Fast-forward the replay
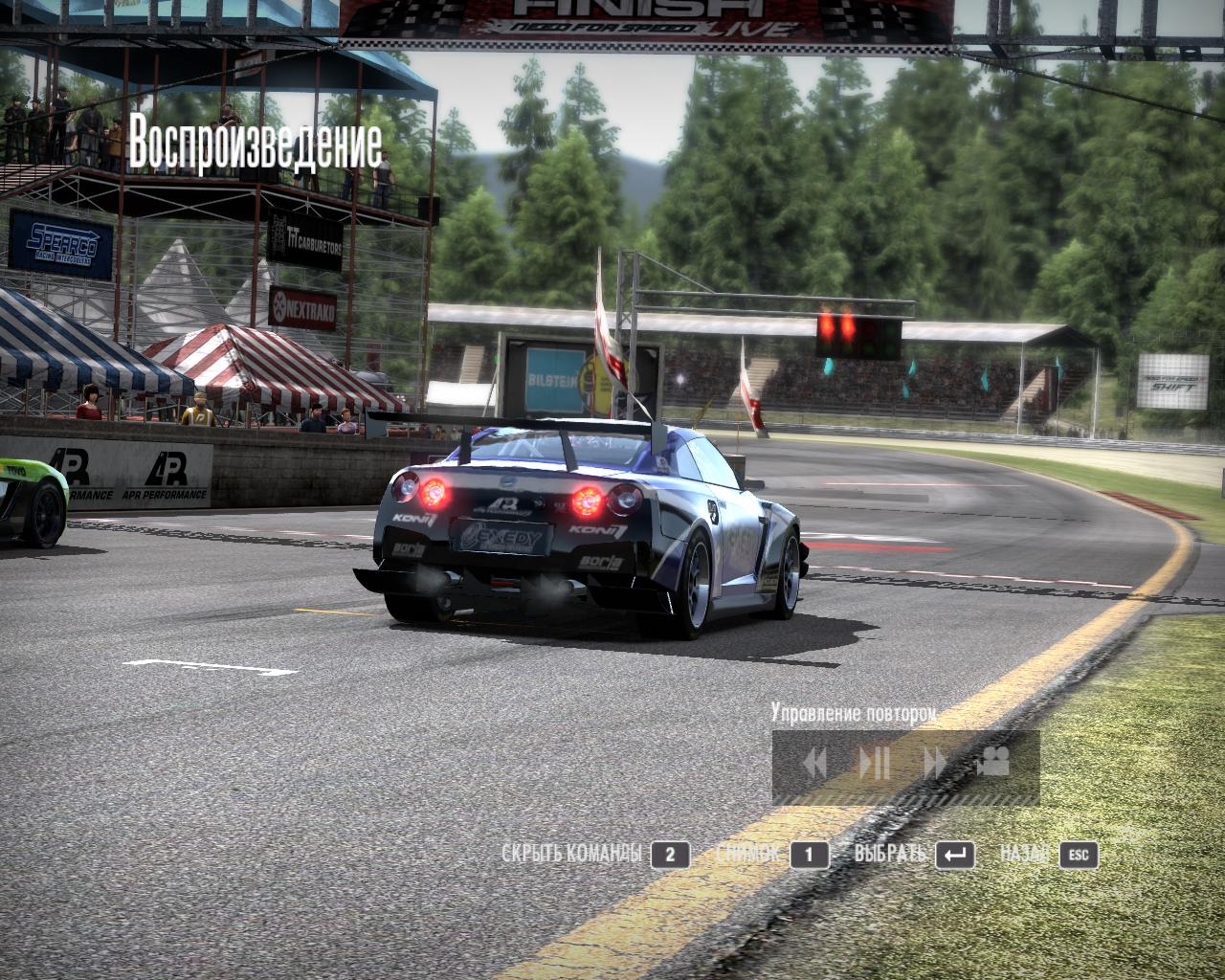Screen dimensions: 1225x980 click(934, 763)
